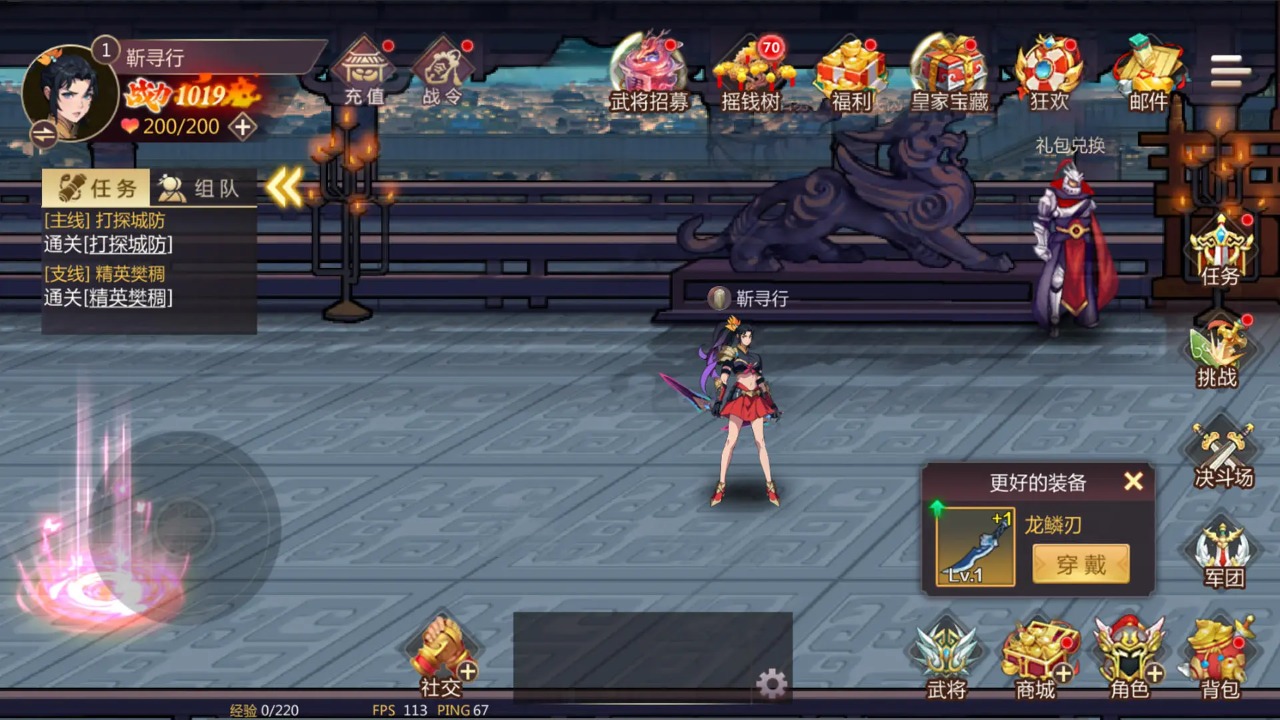Open chat settings gear icon

tap(771, 684)
